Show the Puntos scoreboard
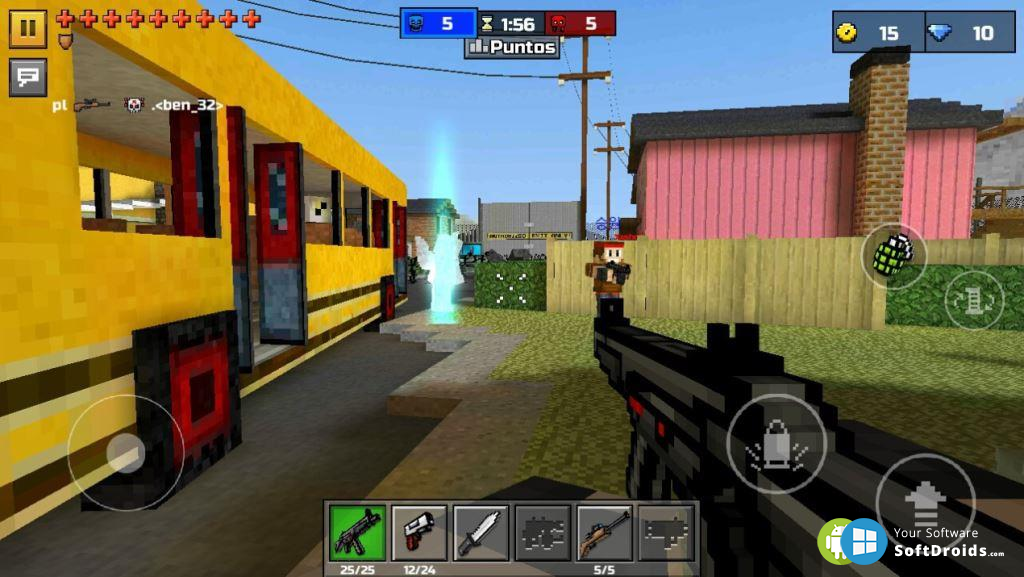1024x577 pixels. pyautogui.click(x=512, y=47)
